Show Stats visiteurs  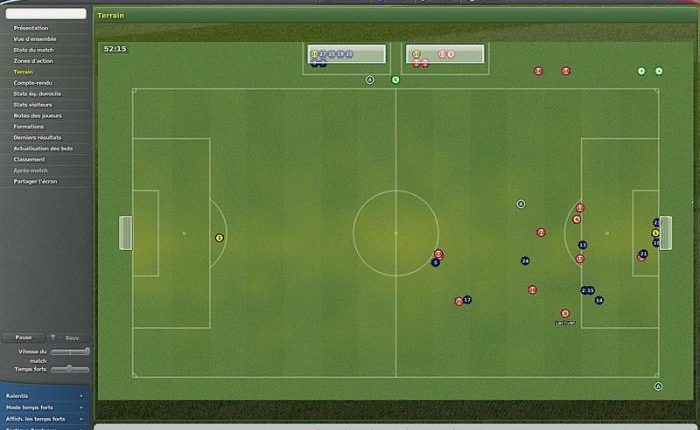click(32, 104)
